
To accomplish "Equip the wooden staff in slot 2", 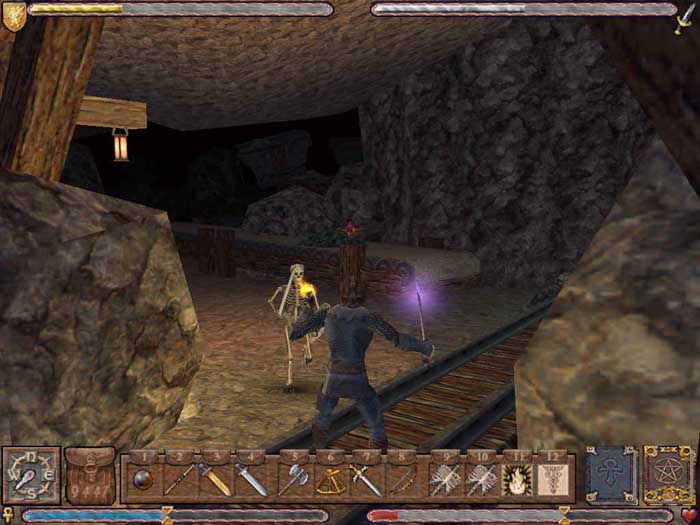I will point(180,479).
